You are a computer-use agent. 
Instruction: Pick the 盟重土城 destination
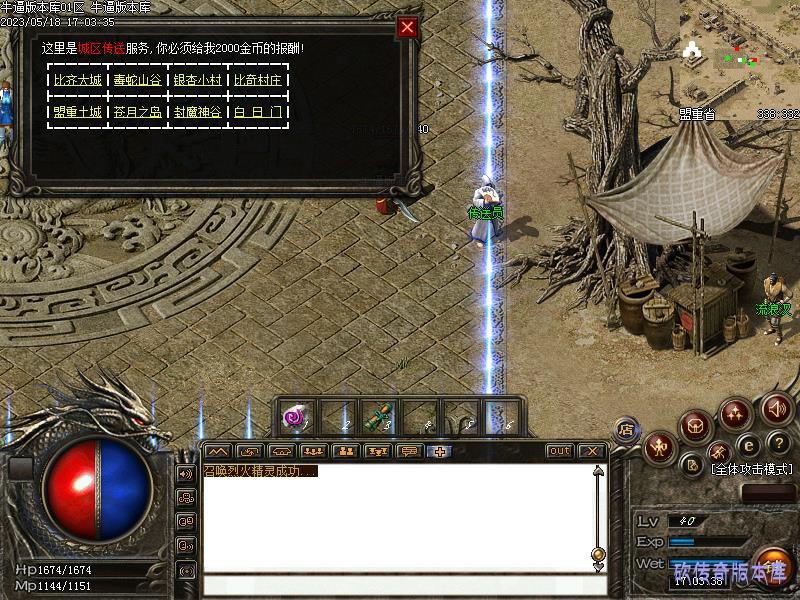(x=77, y=112)
